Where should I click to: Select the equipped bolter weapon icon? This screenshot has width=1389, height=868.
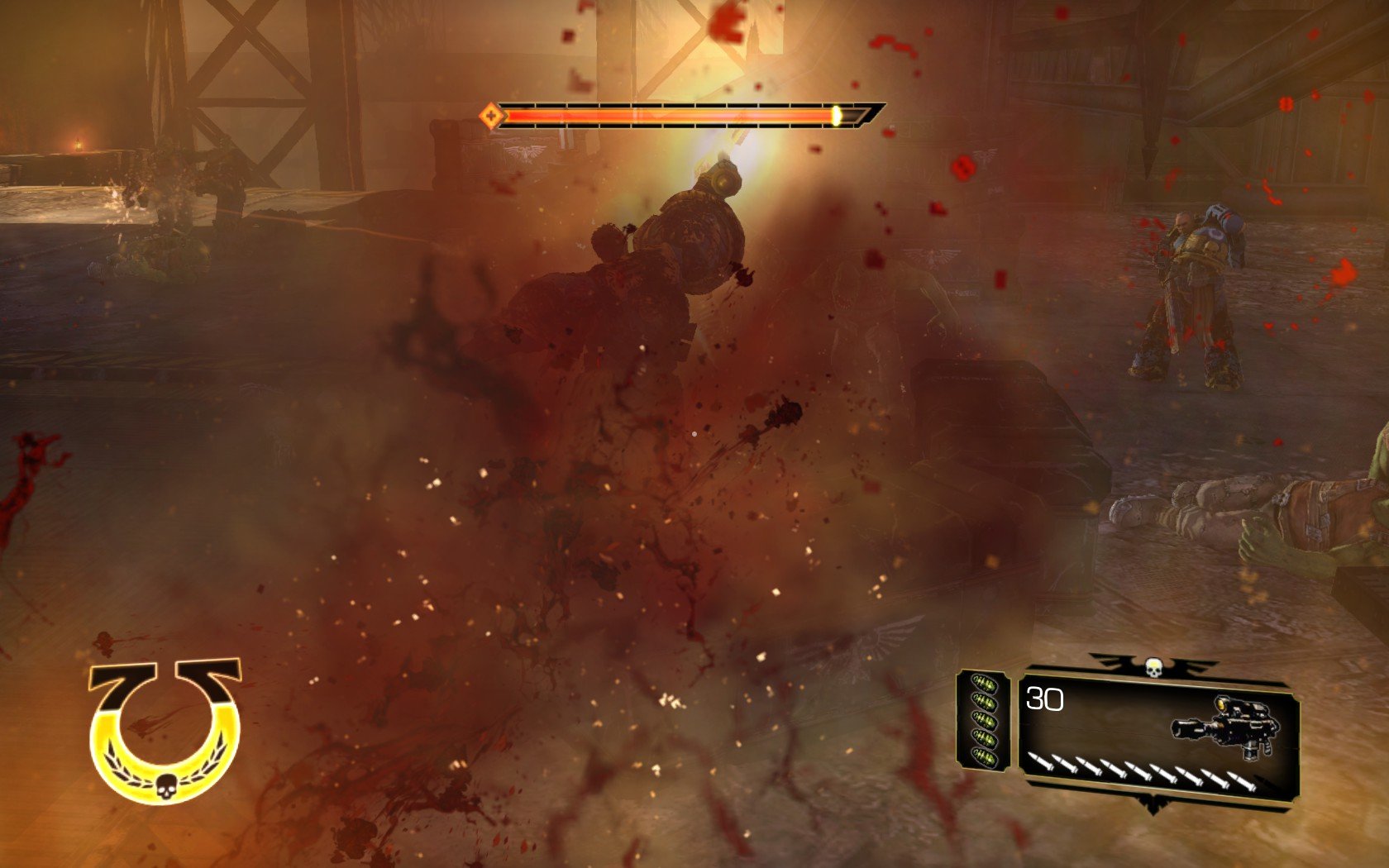1224,727
